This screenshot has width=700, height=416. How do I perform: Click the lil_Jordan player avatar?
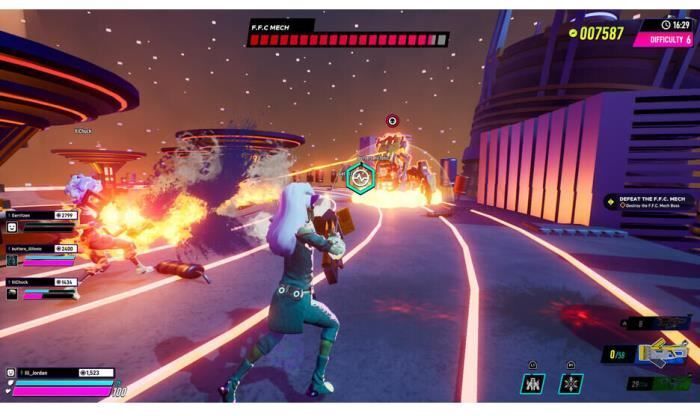(9, 375)
